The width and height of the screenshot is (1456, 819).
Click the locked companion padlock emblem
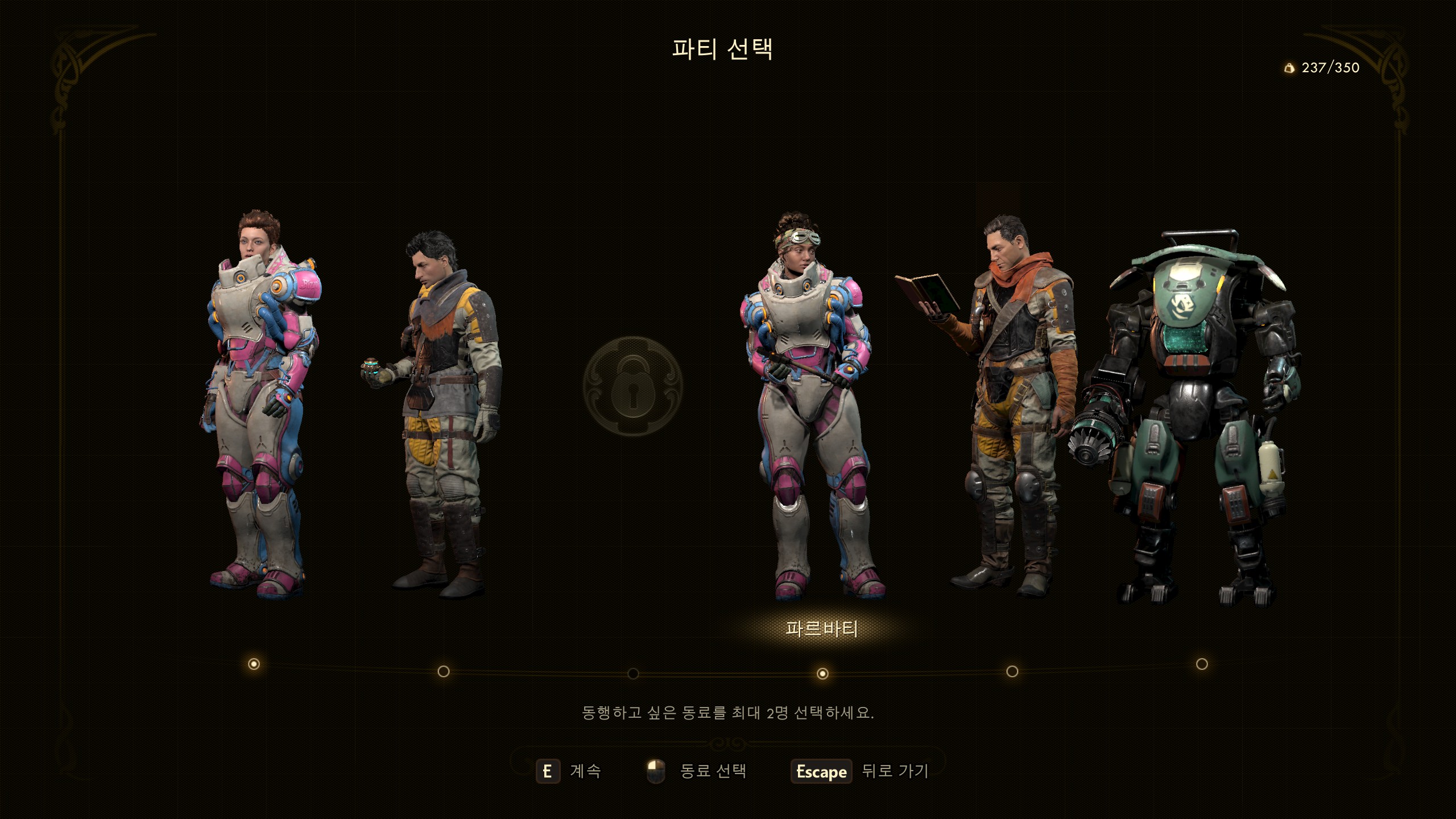coord(632,387)
